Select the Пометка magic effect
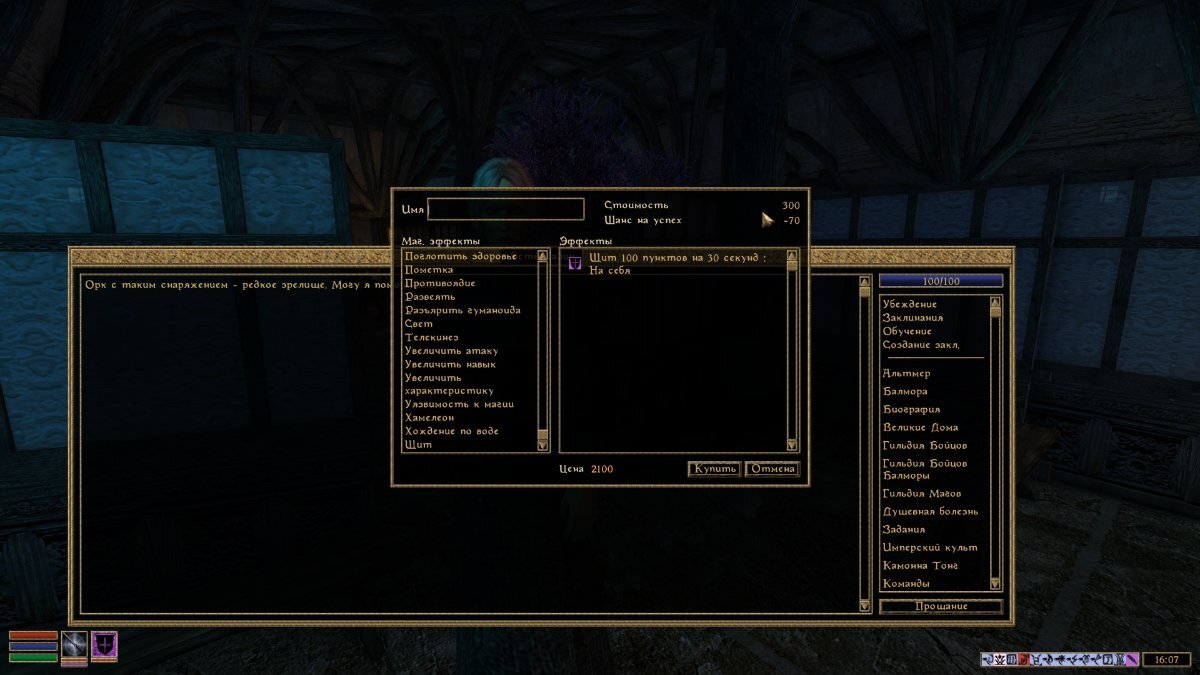The image size is (1200, 675). pyautogui.click(x=429, y=270)
